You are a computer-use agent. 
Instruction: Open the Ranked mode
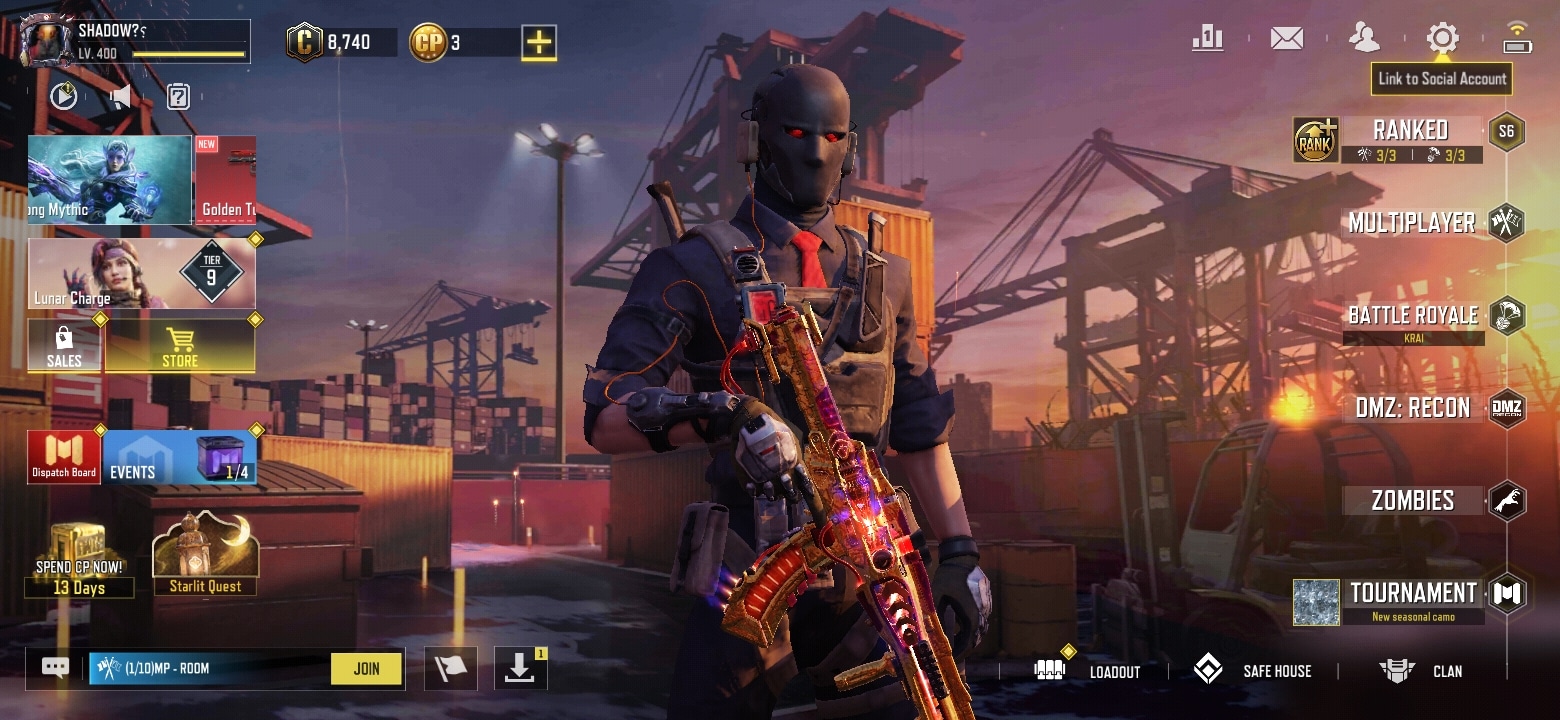(1410, 130)
